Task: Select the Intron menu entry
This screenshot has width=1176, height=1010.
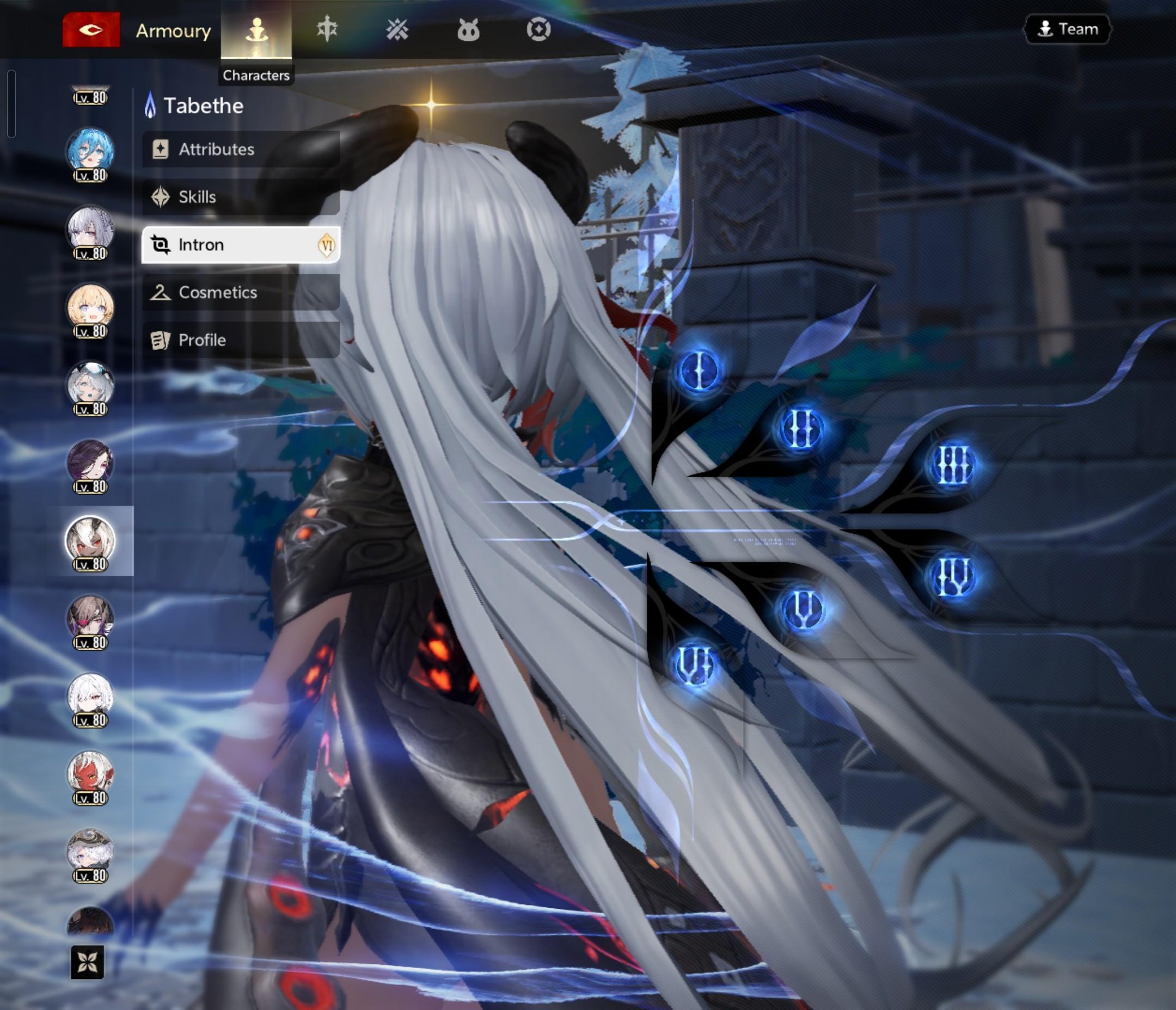Action: 241,244
